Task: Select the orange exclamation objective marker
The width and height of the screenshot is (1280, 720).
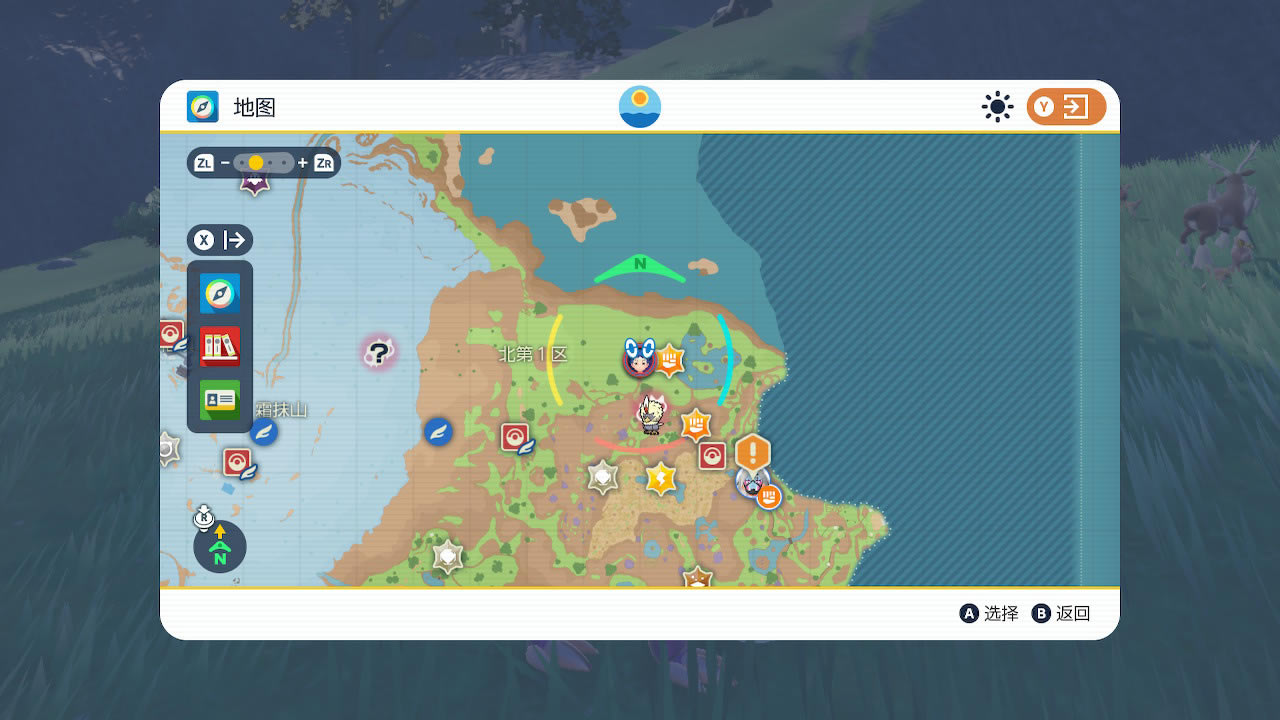Action: 753,451
